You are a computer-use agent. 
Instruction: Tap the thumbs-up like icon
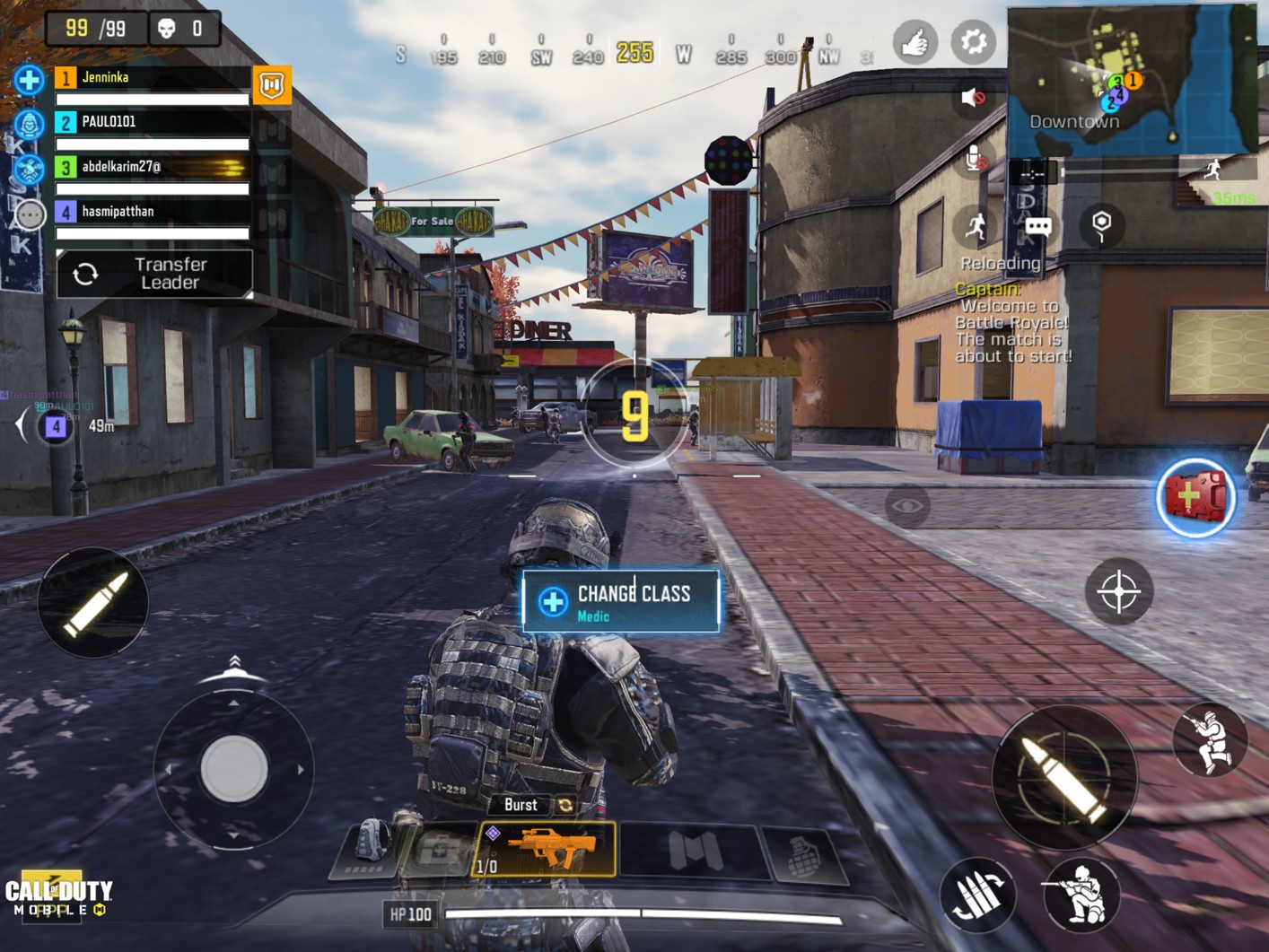click(x=915, y=41)
